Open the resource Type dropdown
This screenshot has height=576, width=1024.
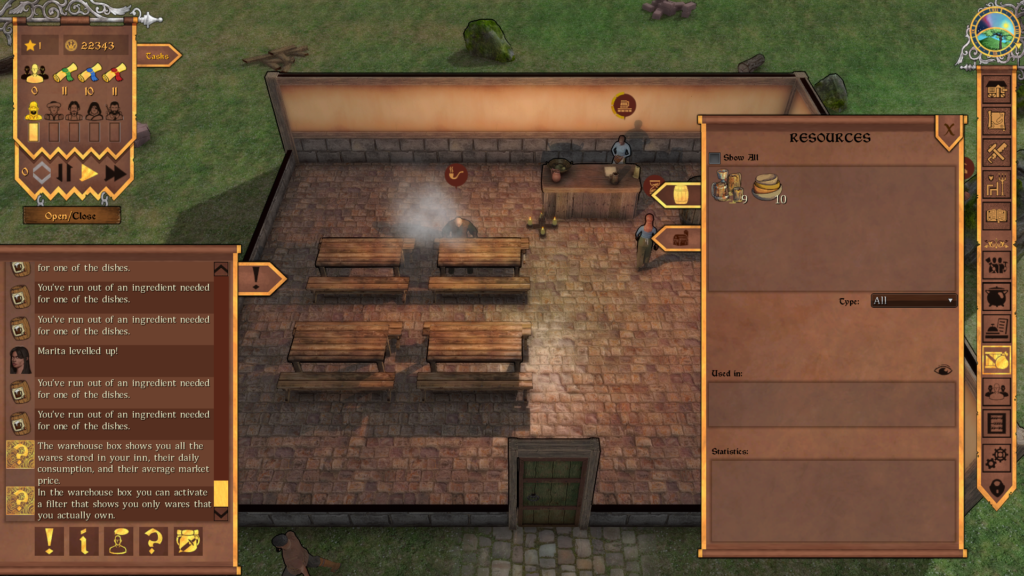(x=913, y=300)
